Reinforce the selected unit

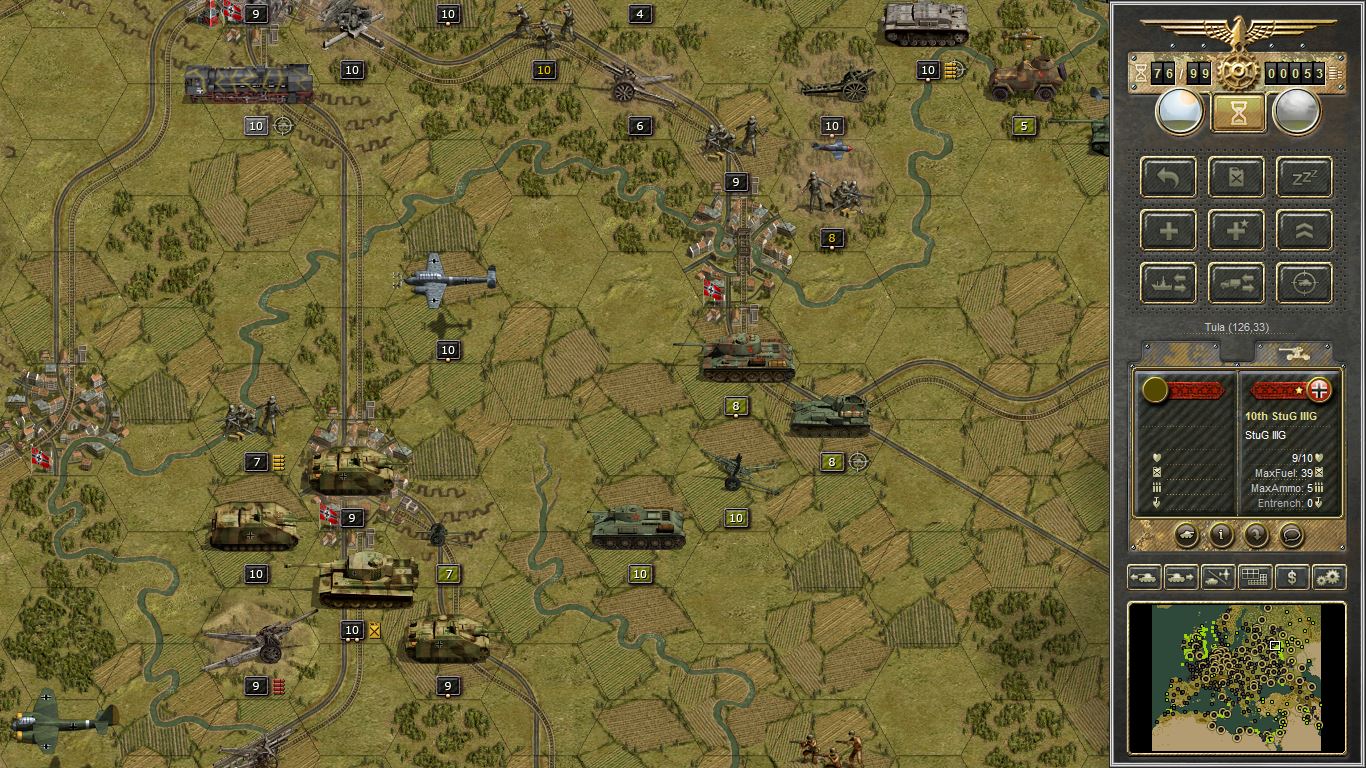(x=1168, y=230)
